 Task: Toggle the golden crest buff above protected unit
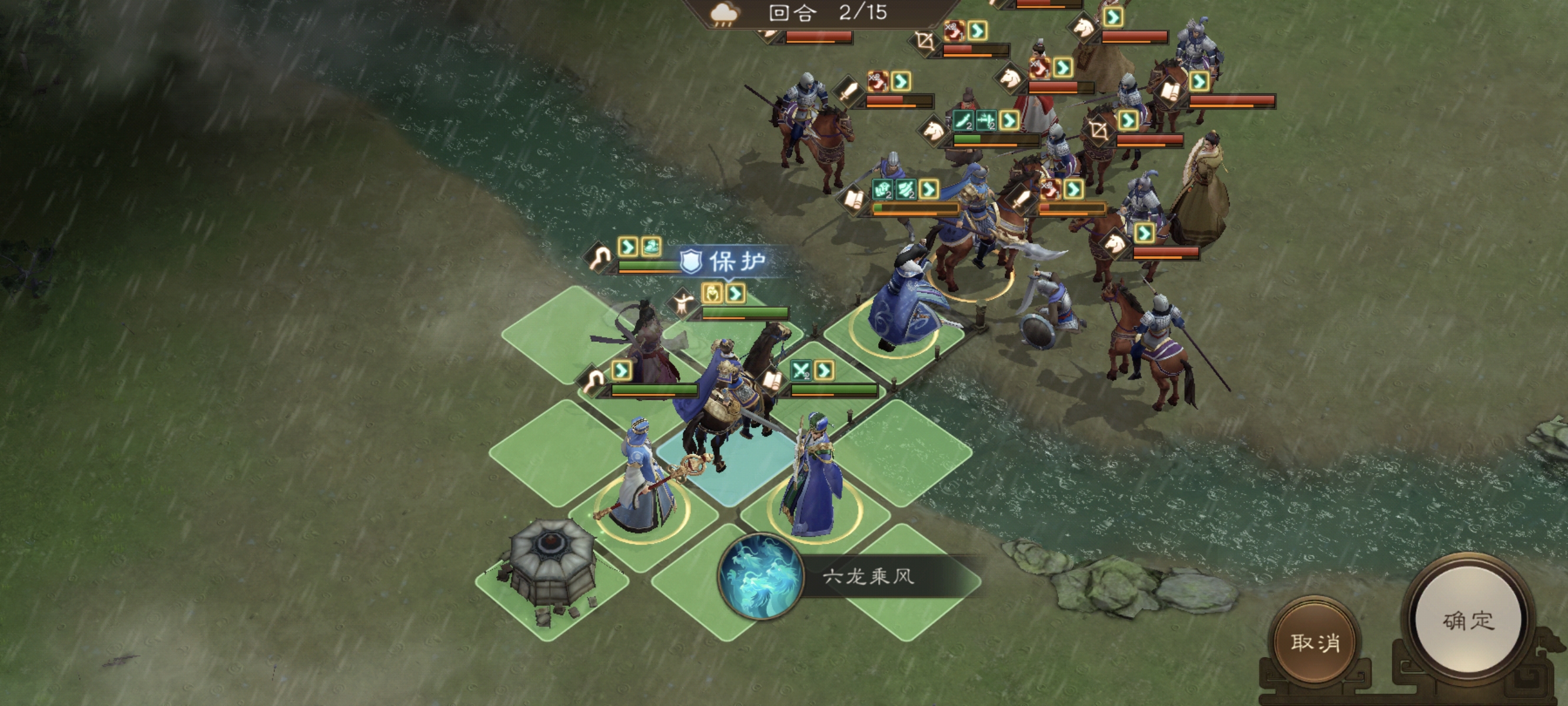[712, 293]
